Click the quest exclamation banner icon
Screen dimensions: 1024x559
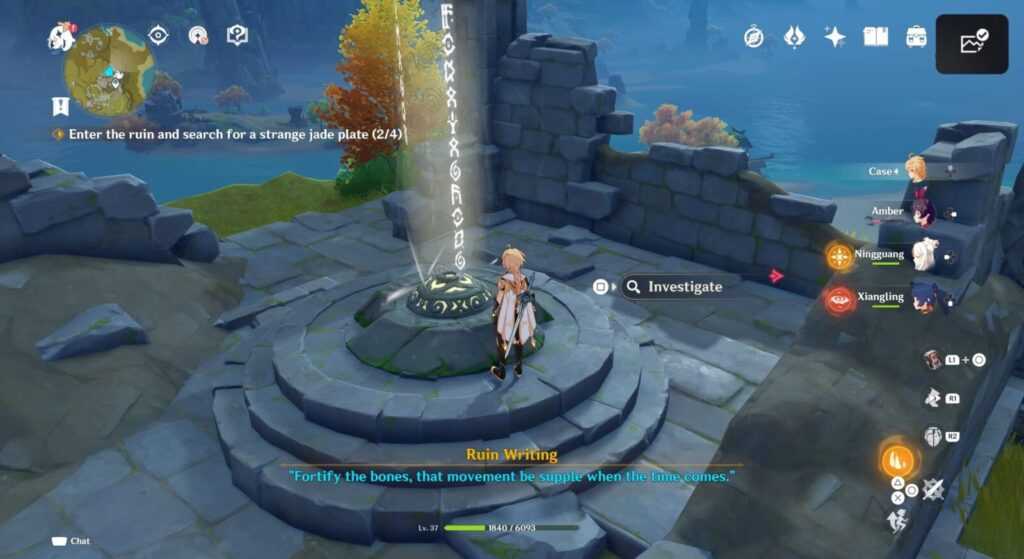61,105
